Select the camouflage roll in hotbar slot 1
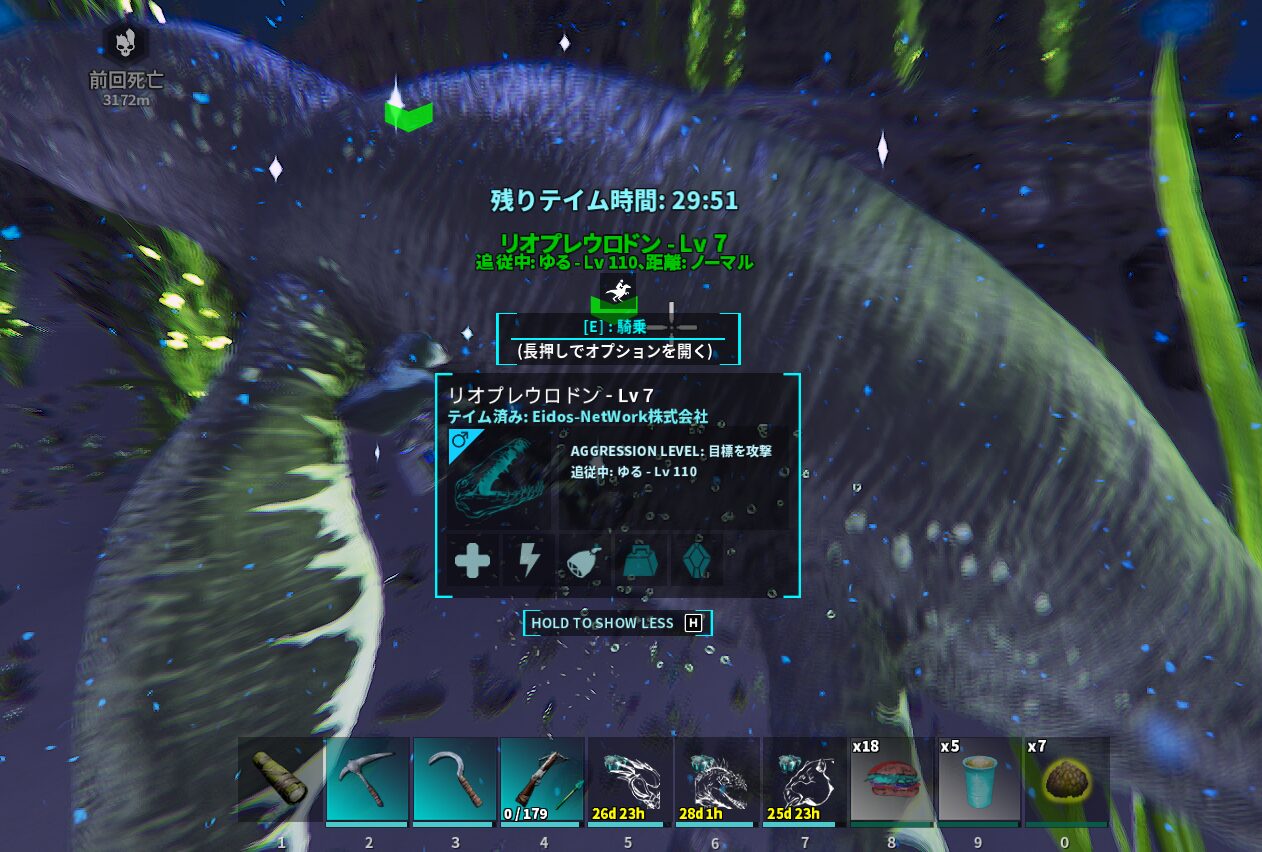This screenshot has height=852, width=1262. pos(281,780)
